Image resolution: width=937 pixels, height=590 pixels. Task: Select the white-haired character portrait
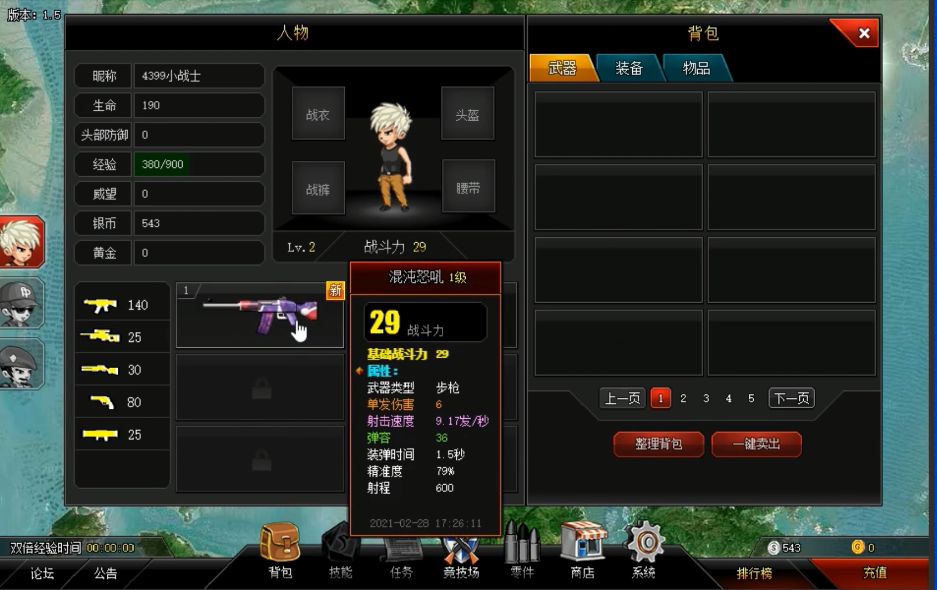point(21,242)
